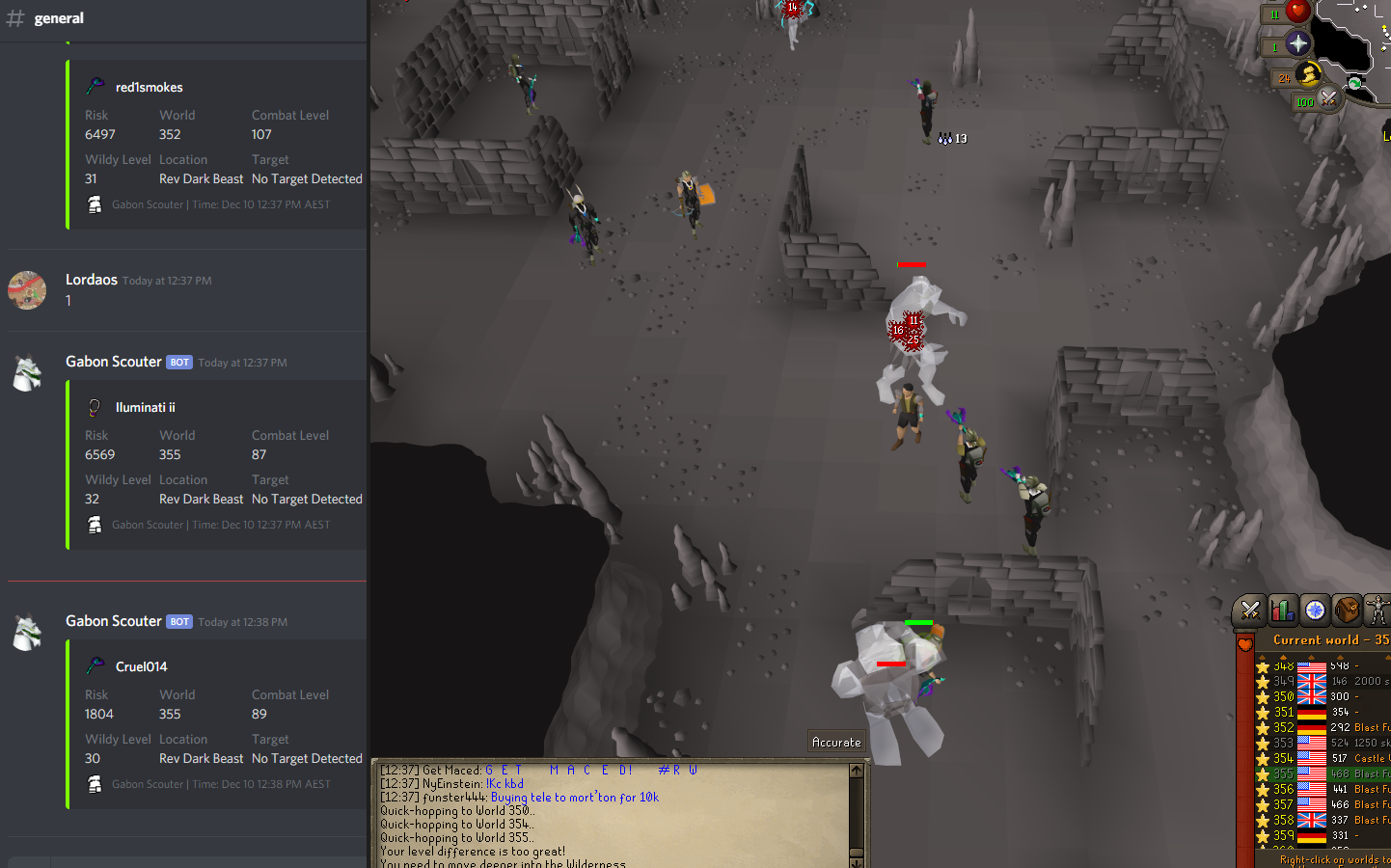Select the crossed swords combat options icon
This screenshot has width=1391, height=868.
pyautogui.click(x=1250, y=610)
